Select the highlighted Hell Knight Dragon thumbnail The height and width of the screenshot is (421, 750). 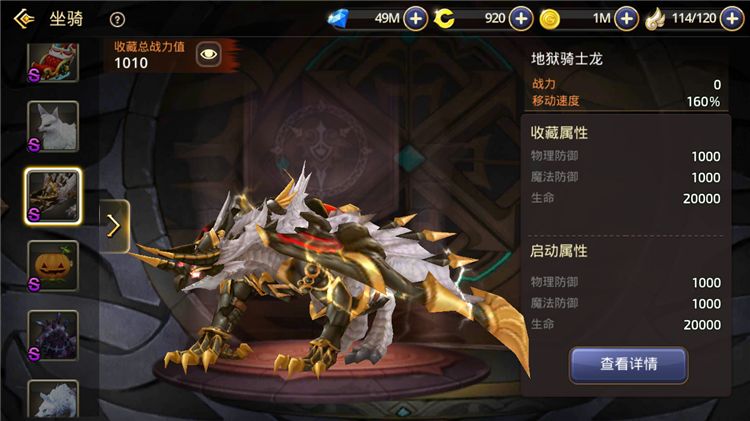click(x=53, y=196)
